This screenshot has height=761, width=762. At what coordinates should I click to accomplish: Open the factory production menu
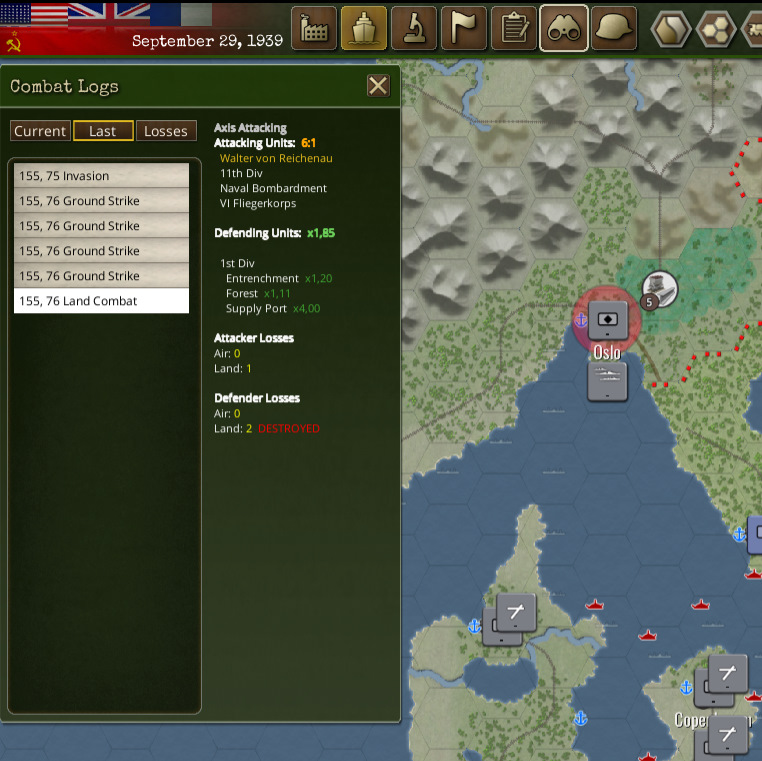click(x=314, y=28)
